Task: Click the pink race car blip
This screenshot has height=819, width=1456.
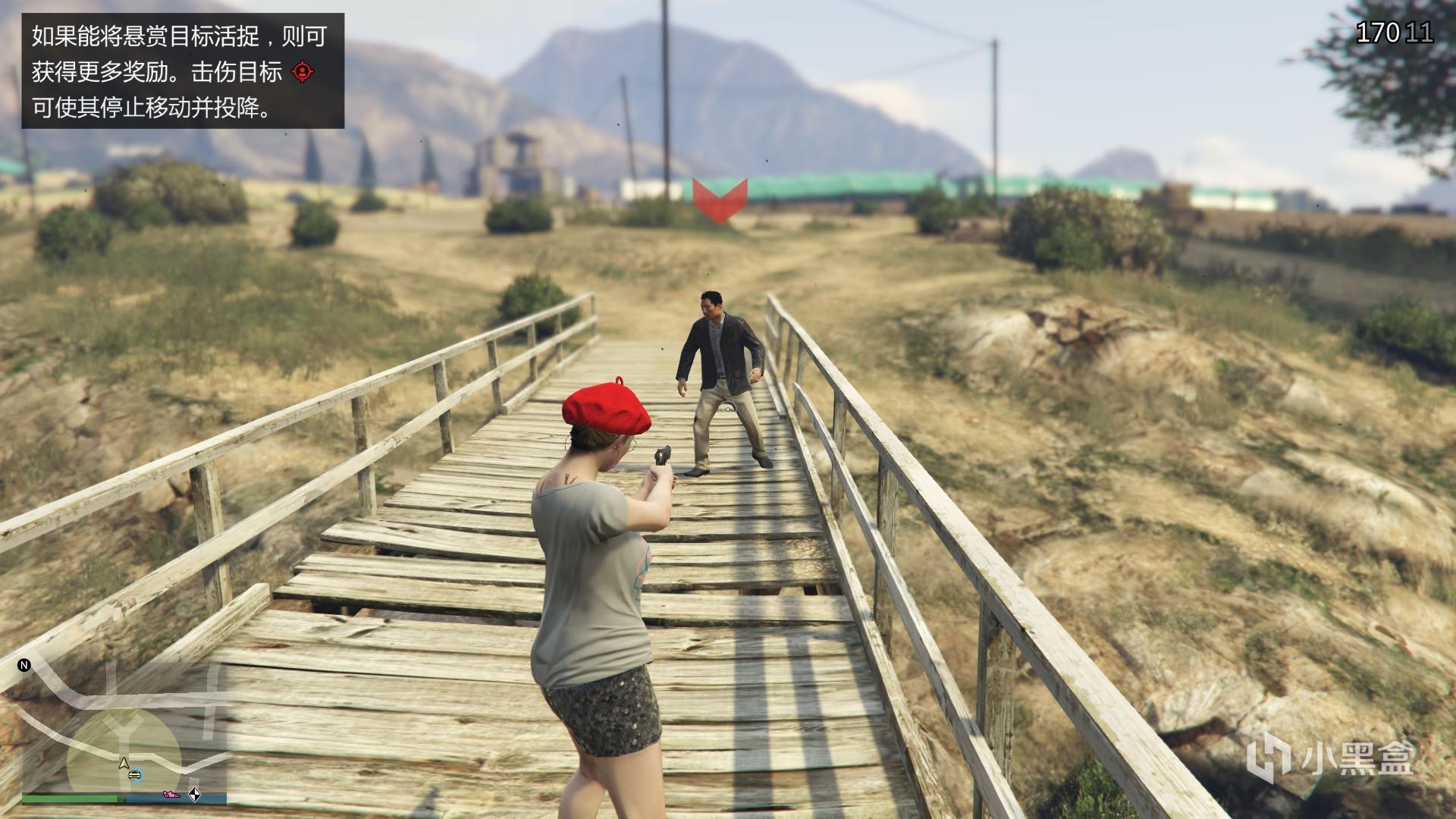Action: click(x=170, y=795)
